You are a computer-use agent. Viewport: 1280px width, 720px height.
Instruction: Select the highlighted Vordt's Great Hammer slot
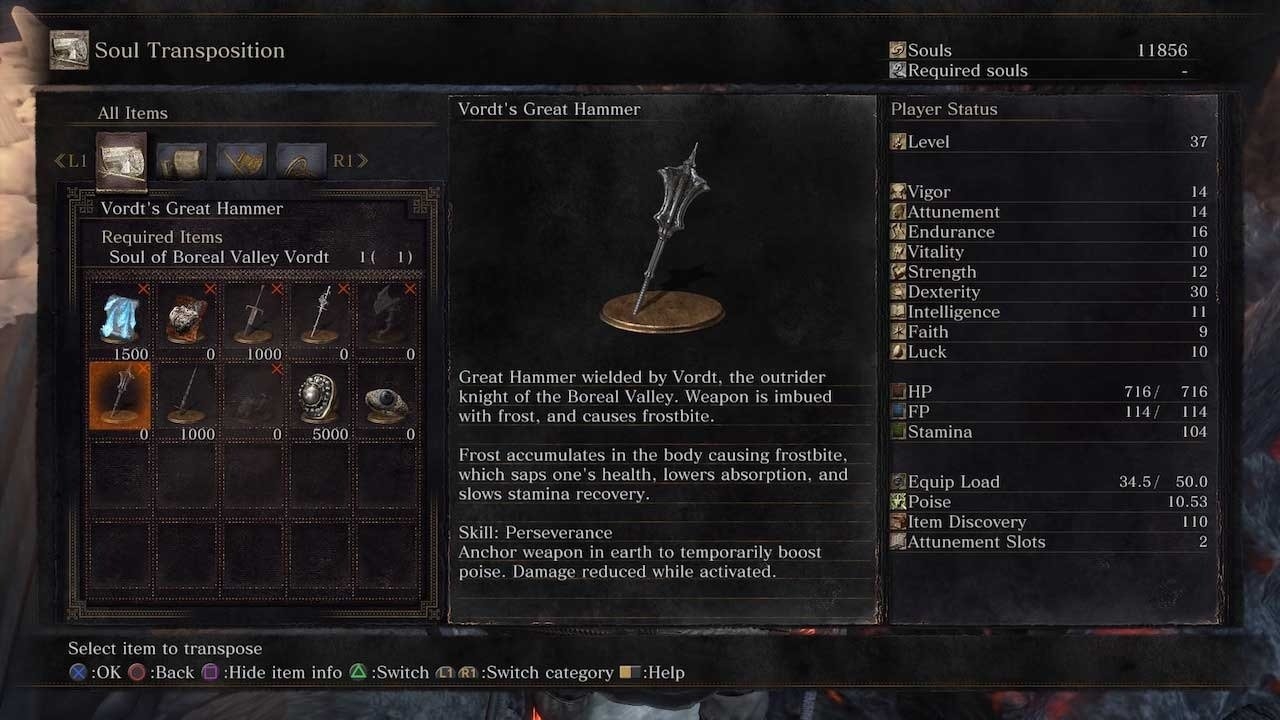coord(122,395)
